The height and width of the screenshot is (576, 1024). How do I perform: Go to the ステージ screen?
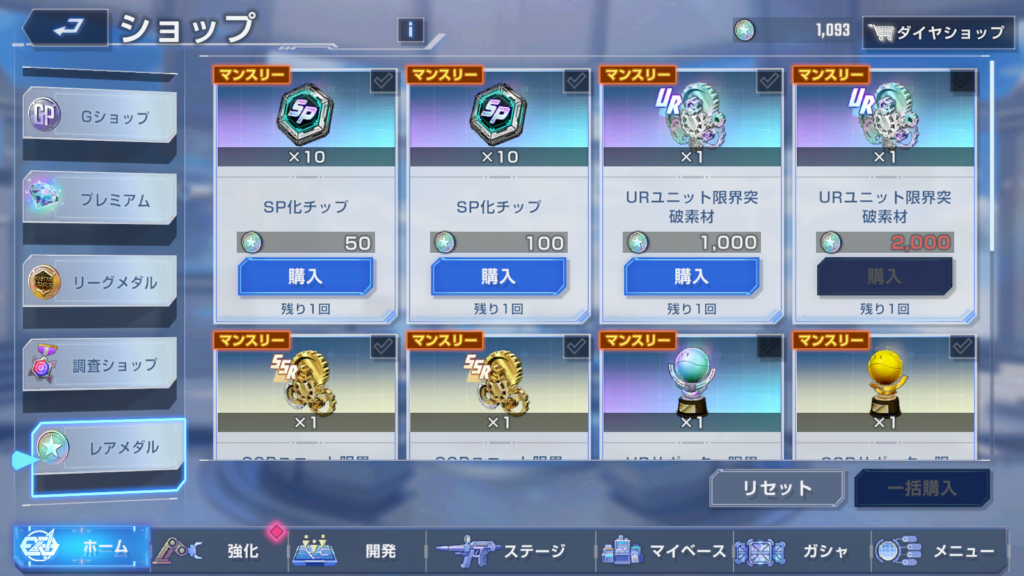coord(500,550)
